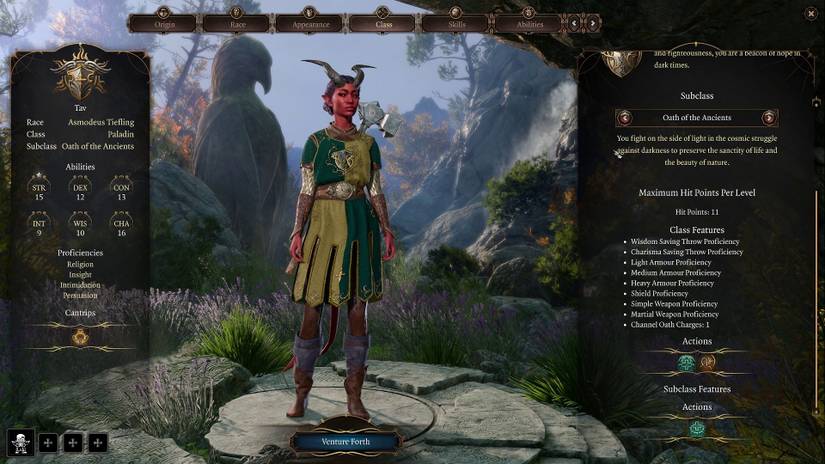Viewport: 825px width, 464px height.
Task: Close the character creation screen
Action: [x=810, y=13]
